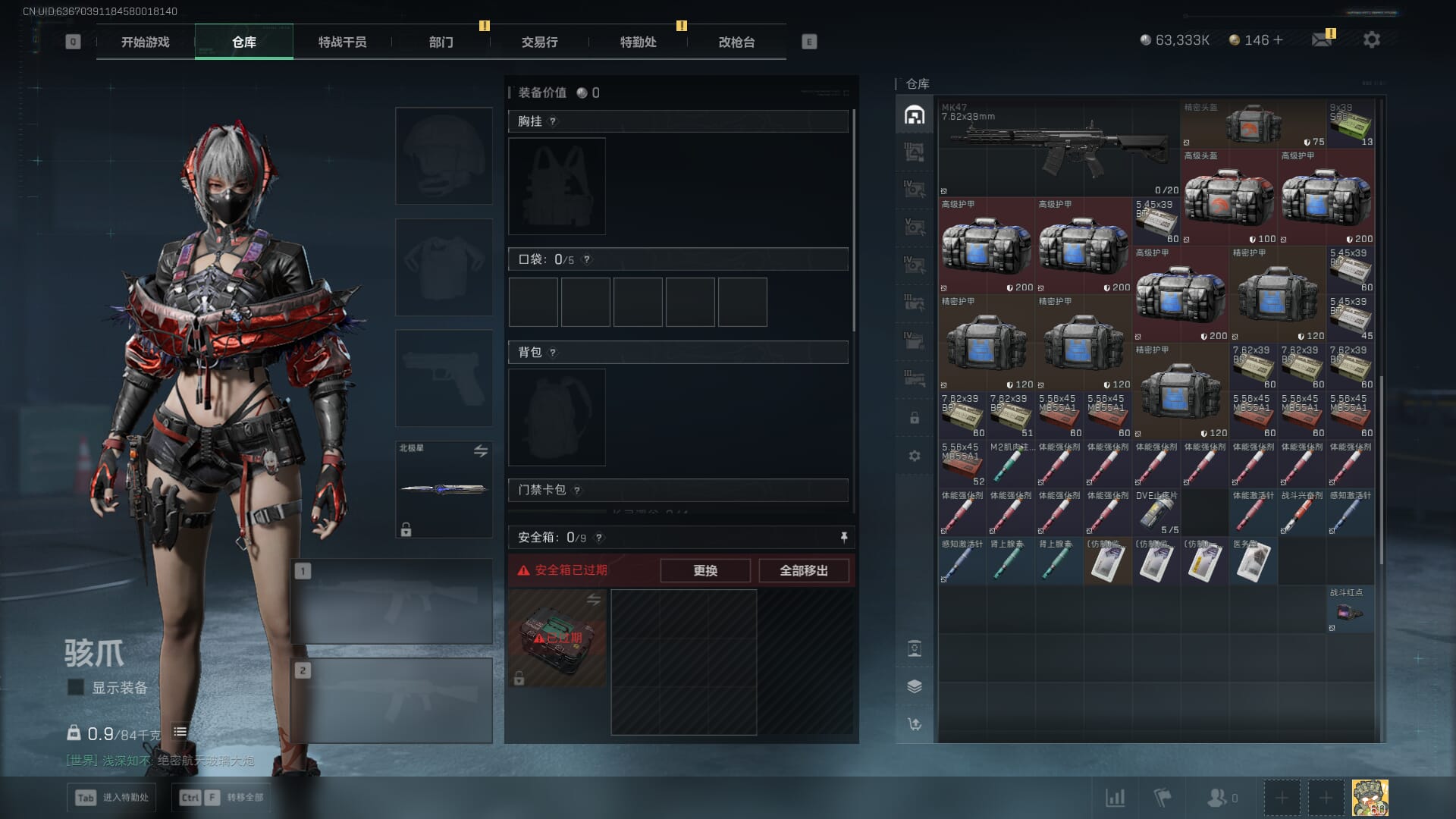The height and width of the screenshot is (819, 1456).
Task: Select the MK47 rifle in the warehouse
Action: coord(1059,149)
